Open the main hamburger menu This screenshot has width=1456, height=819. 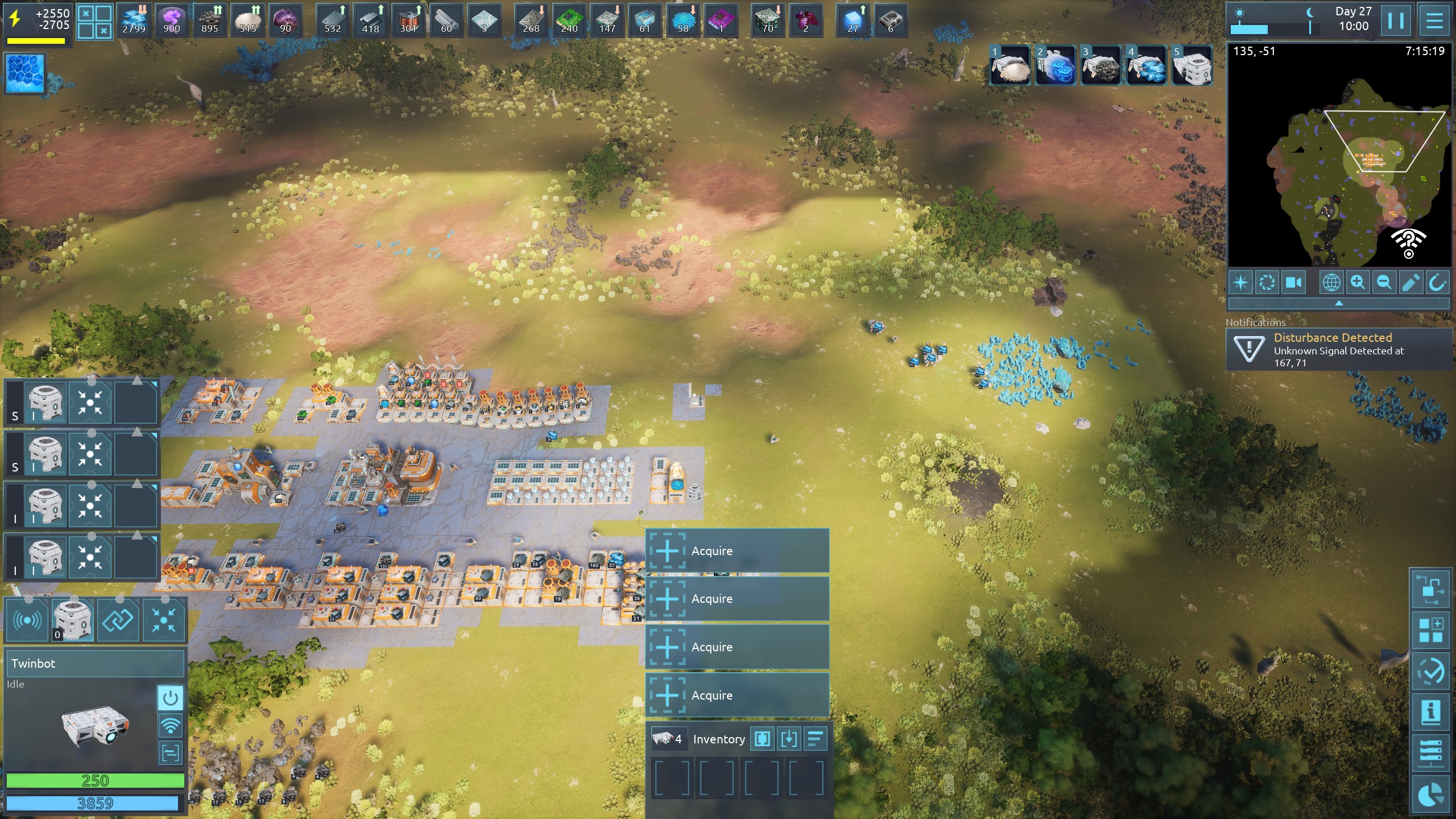(1434, 20)
